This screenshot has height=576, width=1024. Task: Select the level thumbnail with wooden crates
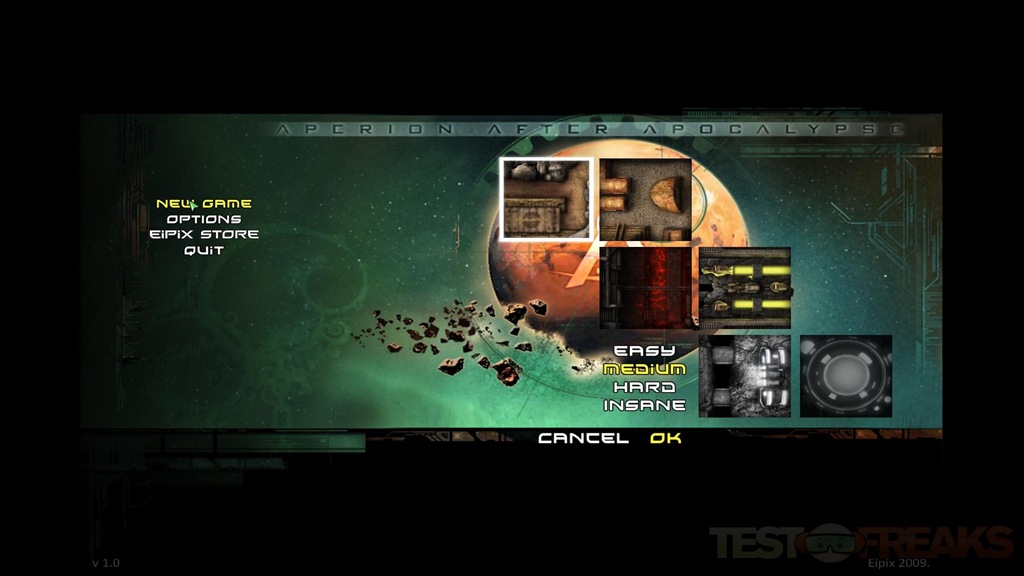(x=645, y=199)
